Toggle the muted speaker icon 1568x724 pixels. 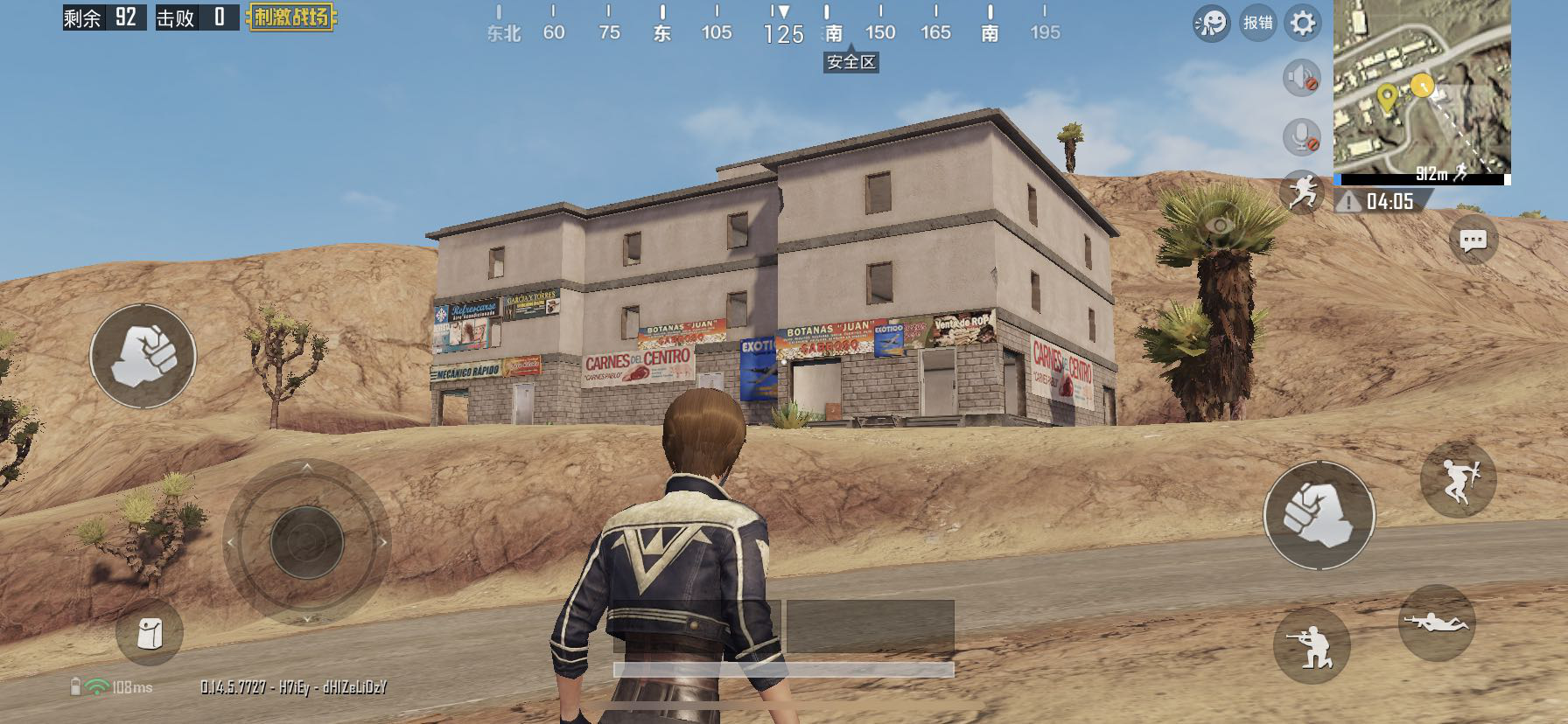tap(1301, 78)
